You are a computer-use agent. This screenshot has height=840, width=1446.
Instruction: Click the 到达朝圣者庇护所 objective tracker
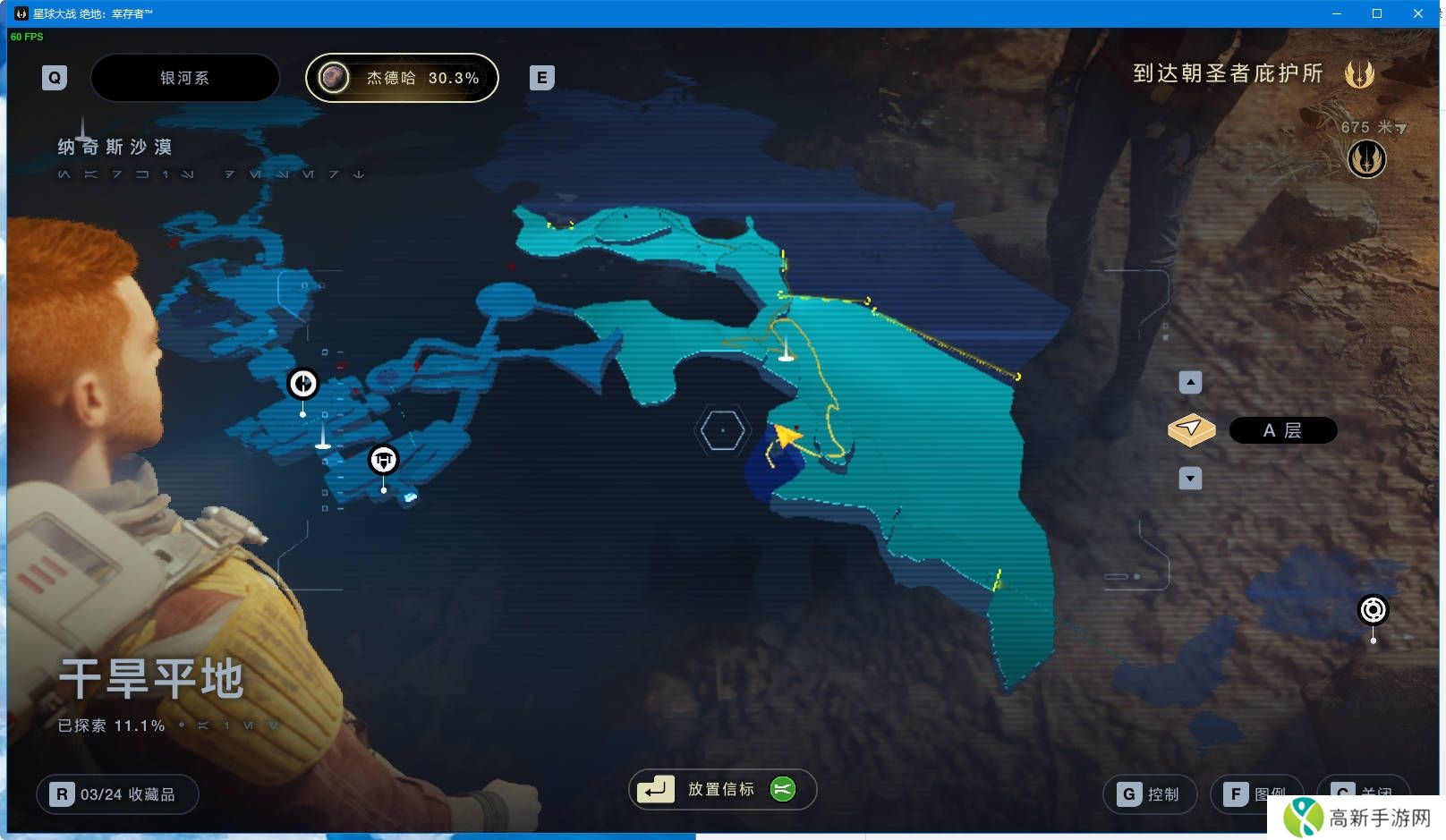[1228, 73]
